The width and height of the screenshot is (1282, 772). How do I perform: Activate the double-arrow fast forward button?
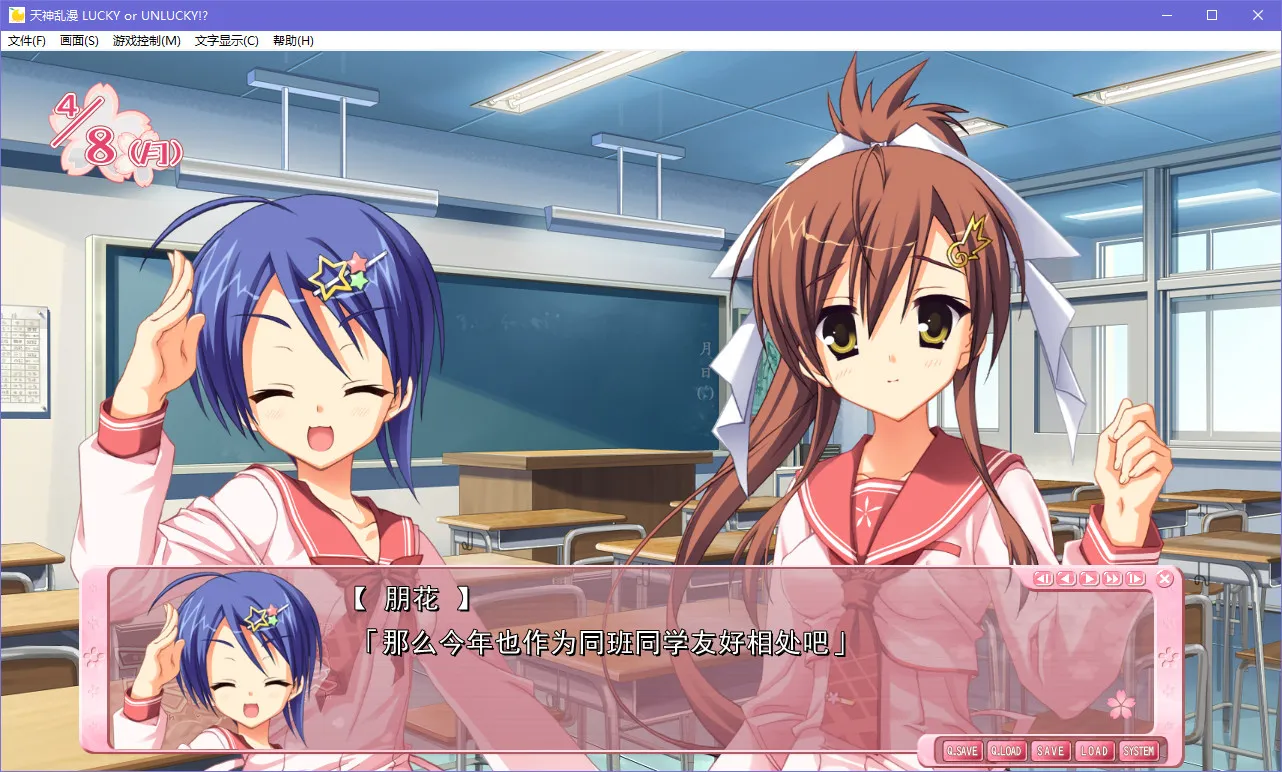[x=1112, y=578]
